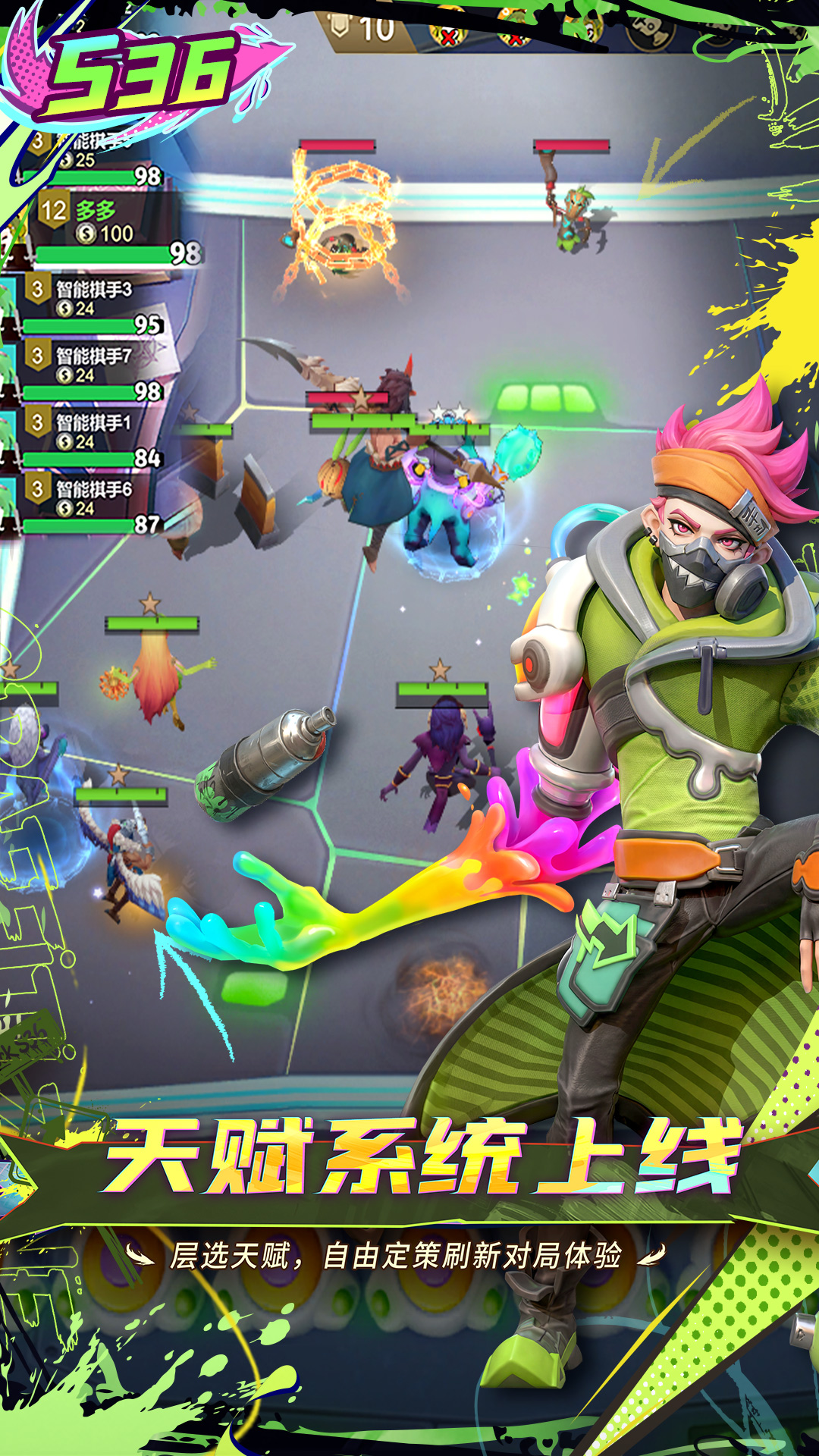Select player 多多 in the scoreboard
Image resolution: width=819 pixels, height=1456 pixels.
coord(99,224)
